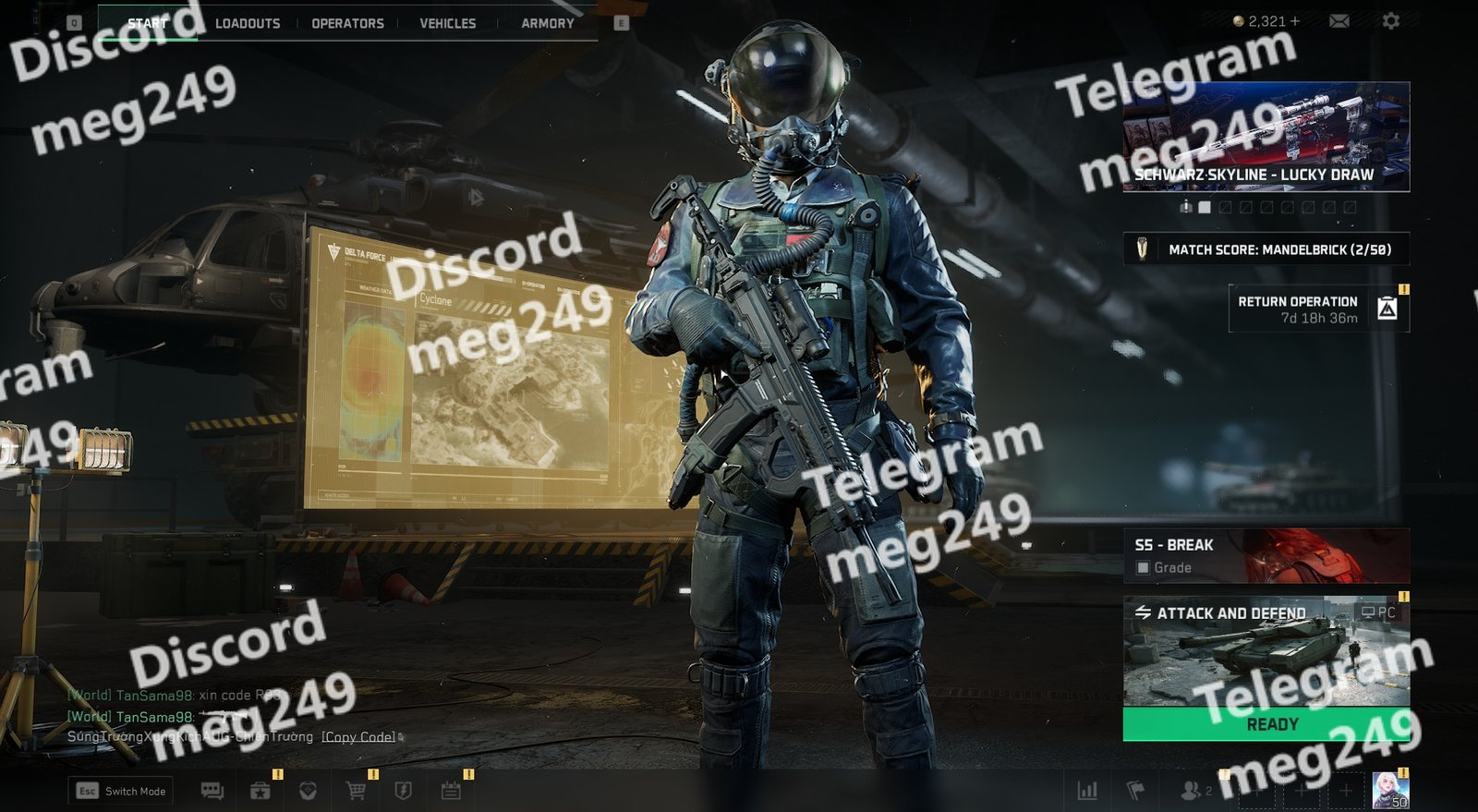Open the chat speech-bubble icon
This screenshot has width=1478, height=812.
click(212, 791)
